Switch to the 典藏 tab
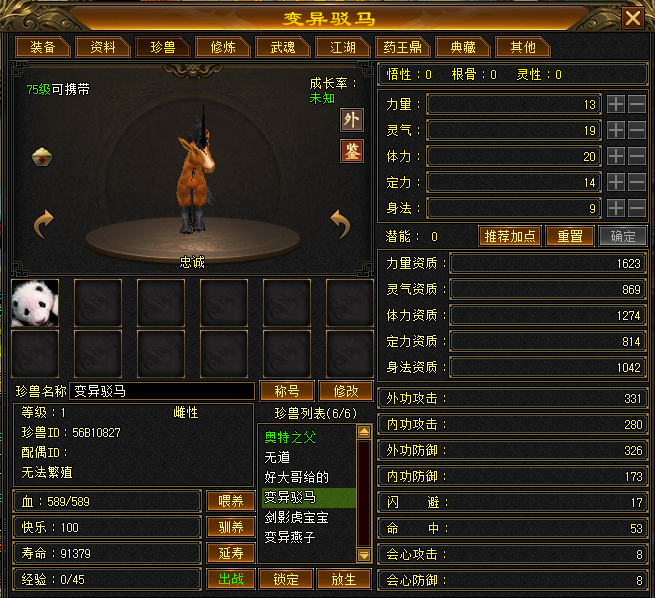The height and width of the screenshot is (598, 655). coord(462,47)
